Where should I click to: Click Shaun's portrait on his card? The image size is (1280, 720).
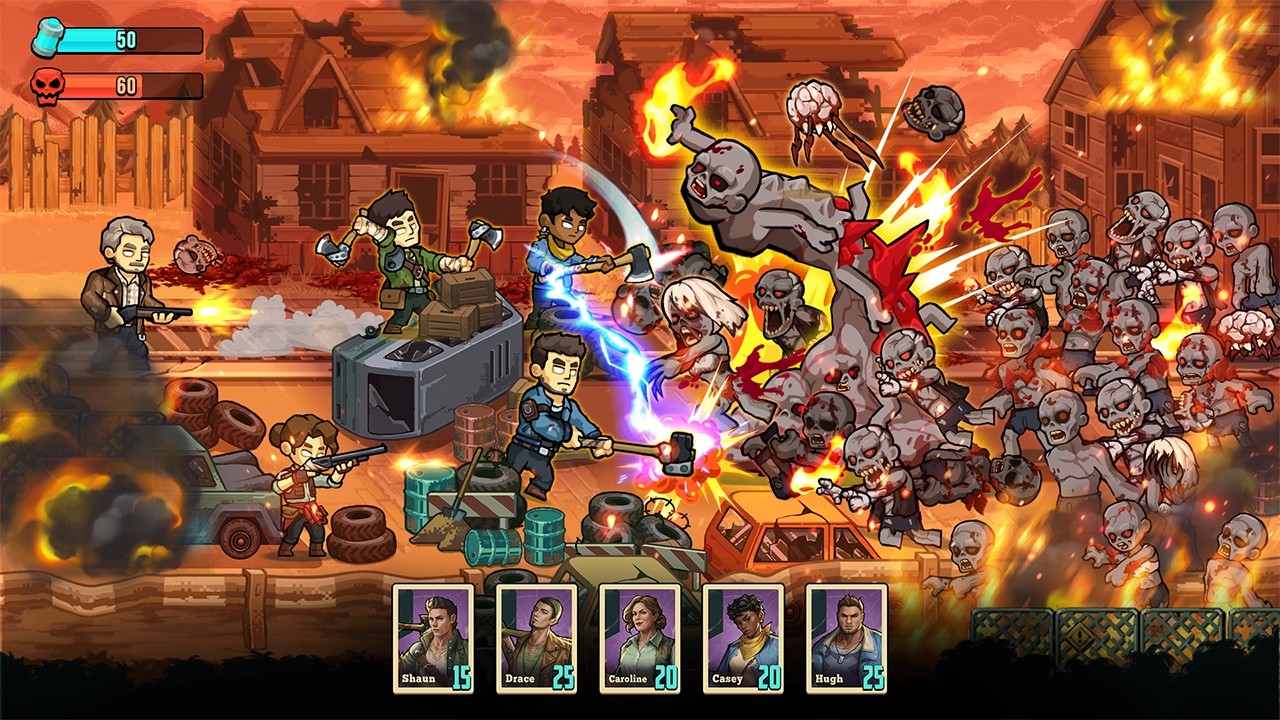[436, 630]
